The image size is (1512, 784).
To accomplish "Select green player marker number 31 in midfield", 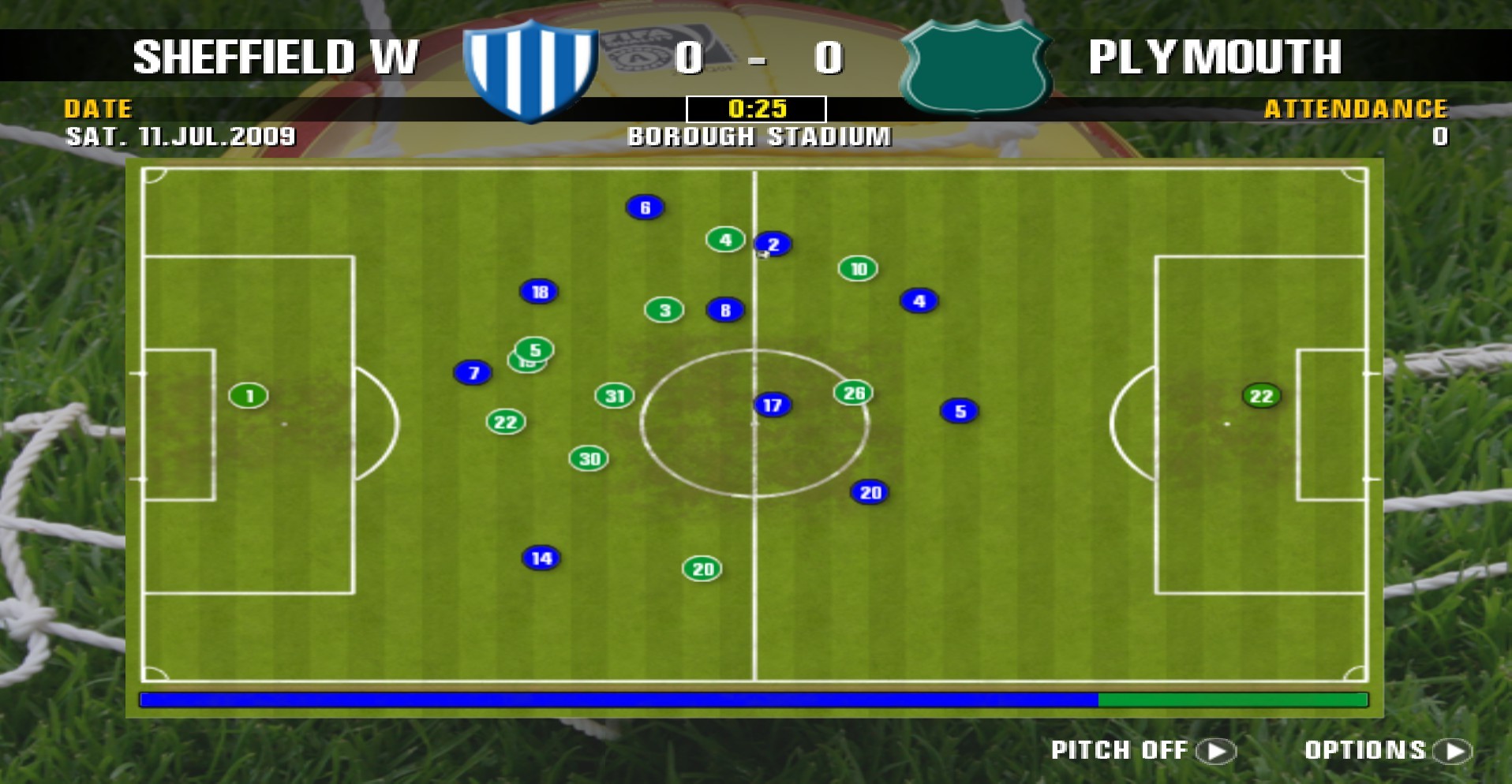I will tap(615, 397).
